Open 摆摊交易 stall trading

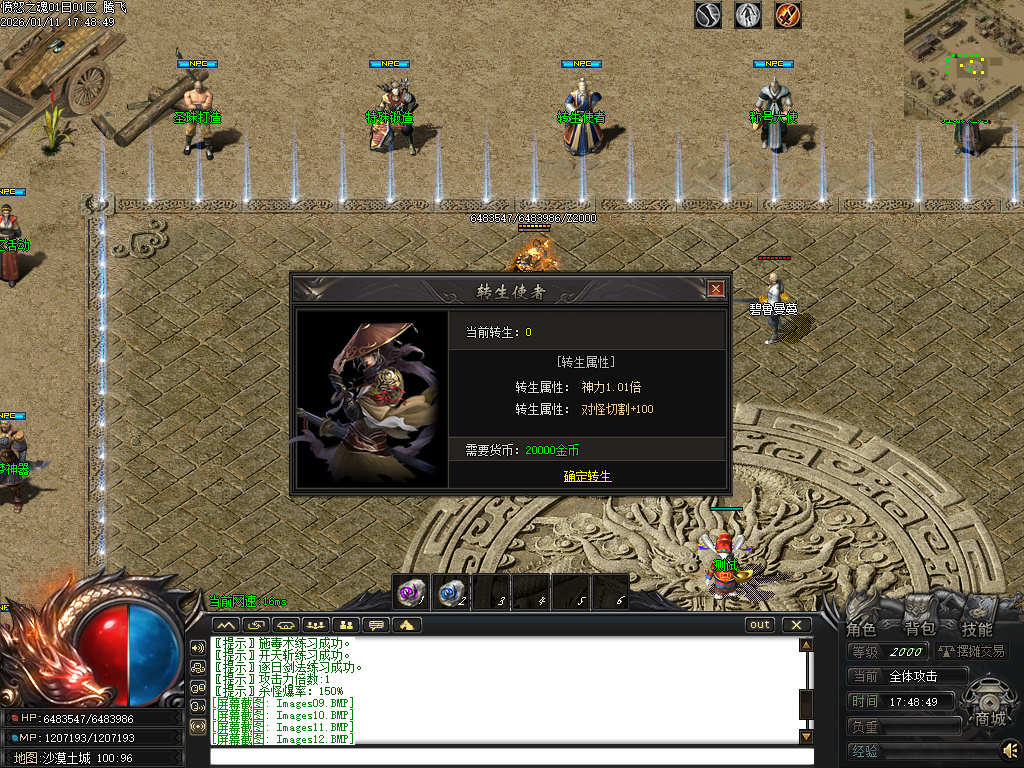tap(968, 651)
